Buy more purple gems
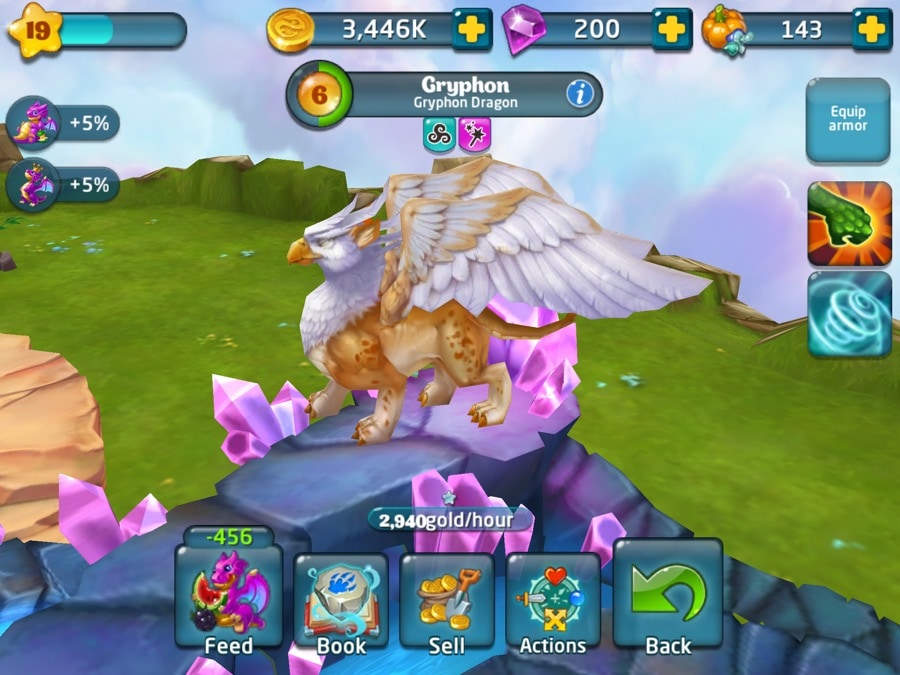Viewport: 900px width, 675px height. (672, 29)
